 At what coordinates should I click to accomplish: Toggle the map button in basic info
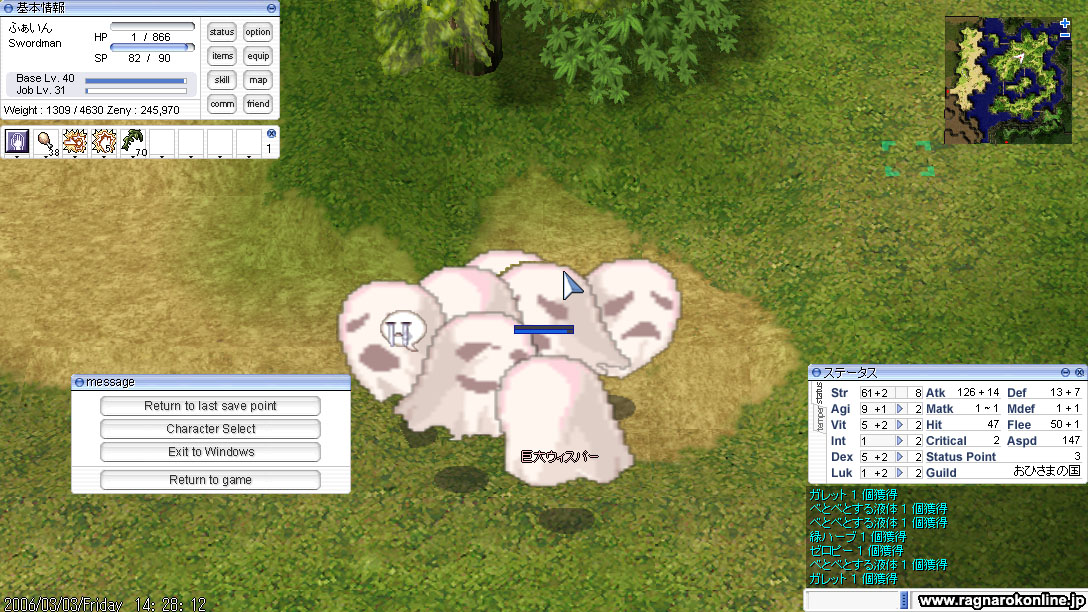click(258, 80)
